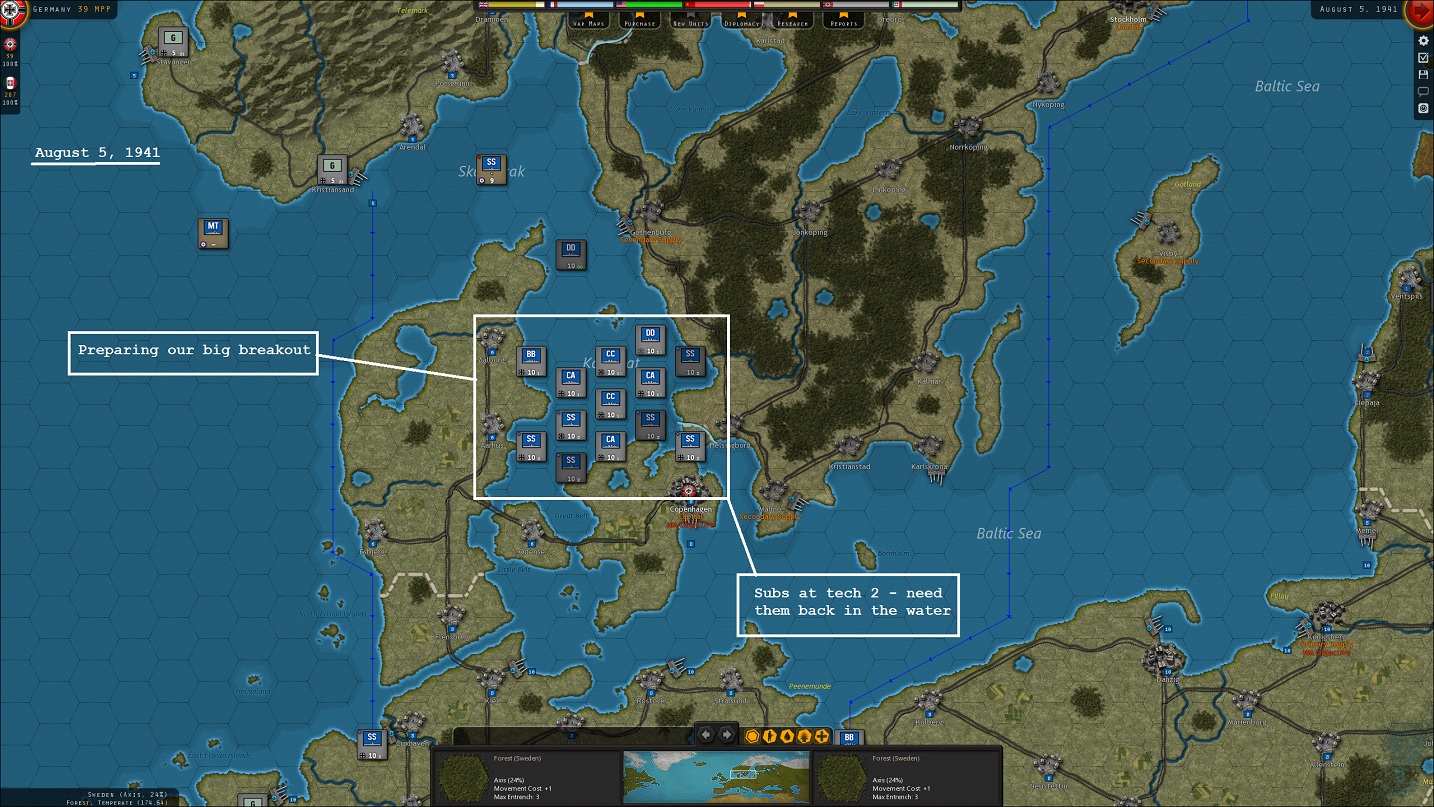Open the game settings gear icon

(1423, 40)
